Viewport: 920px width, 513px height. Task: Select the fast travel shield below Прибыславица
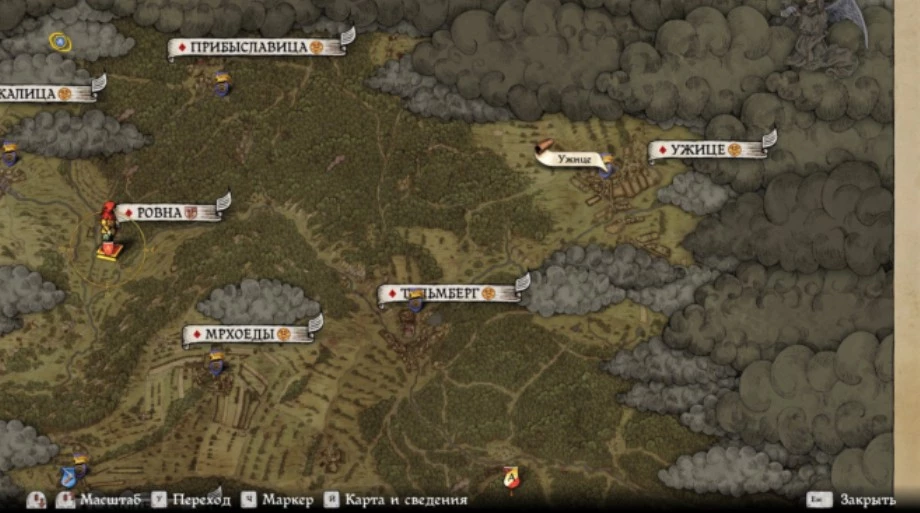point(221,84)
